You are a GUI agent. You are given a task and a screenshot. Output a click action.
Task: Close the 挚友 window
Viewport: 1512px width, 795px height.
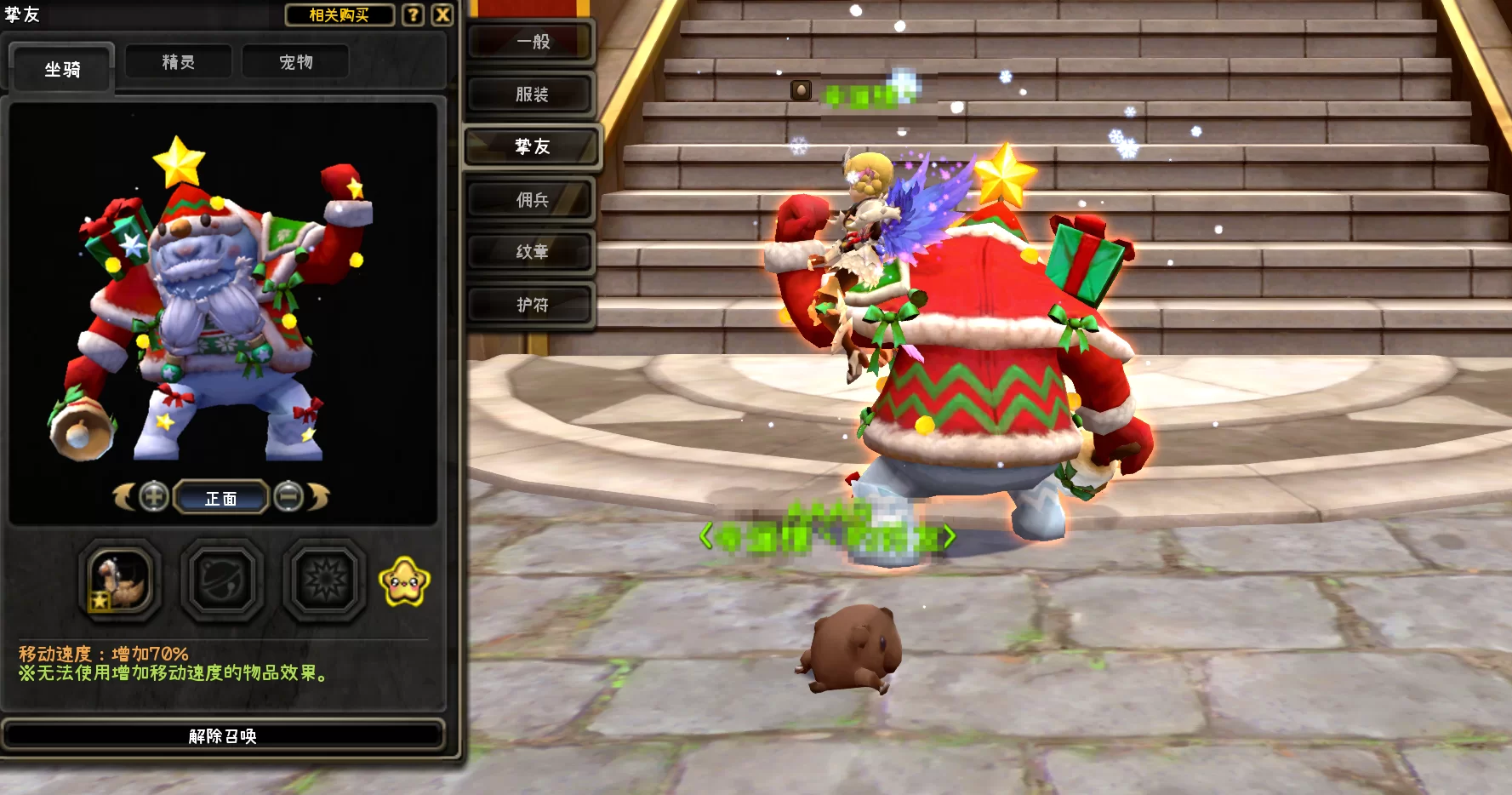(442, 15)
